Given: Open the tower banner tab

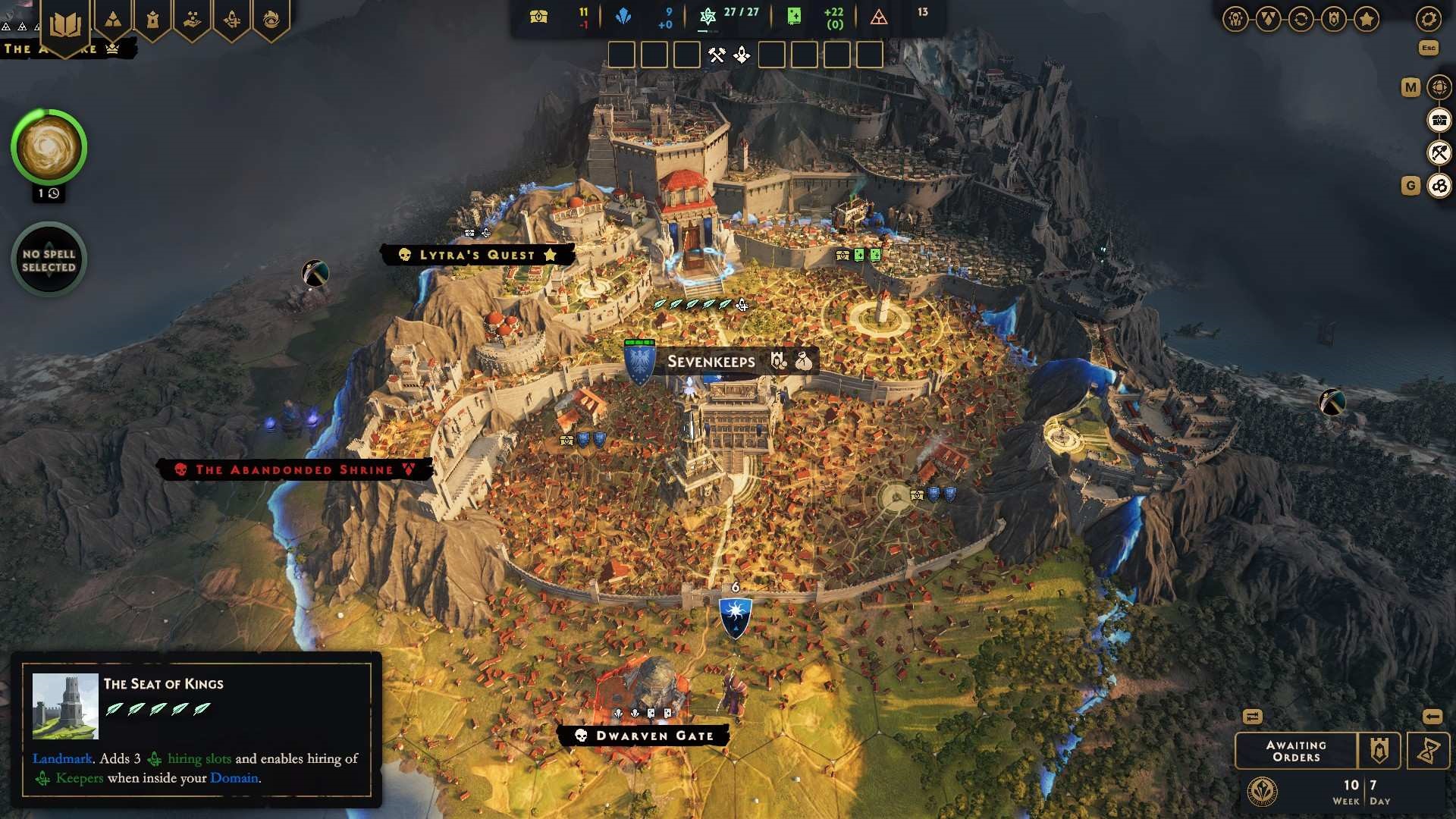Looking at the screenshot, I should [x=152, y=20].
